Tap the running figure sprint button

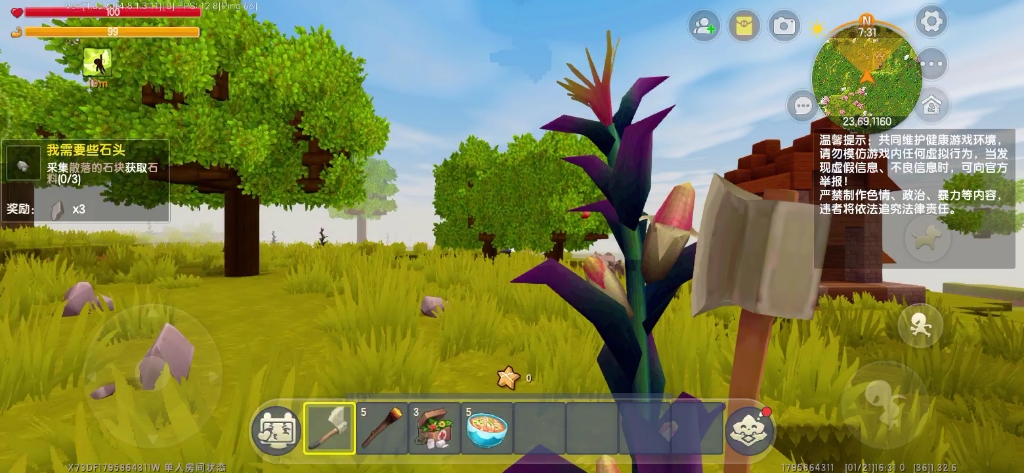coord(919,325)
